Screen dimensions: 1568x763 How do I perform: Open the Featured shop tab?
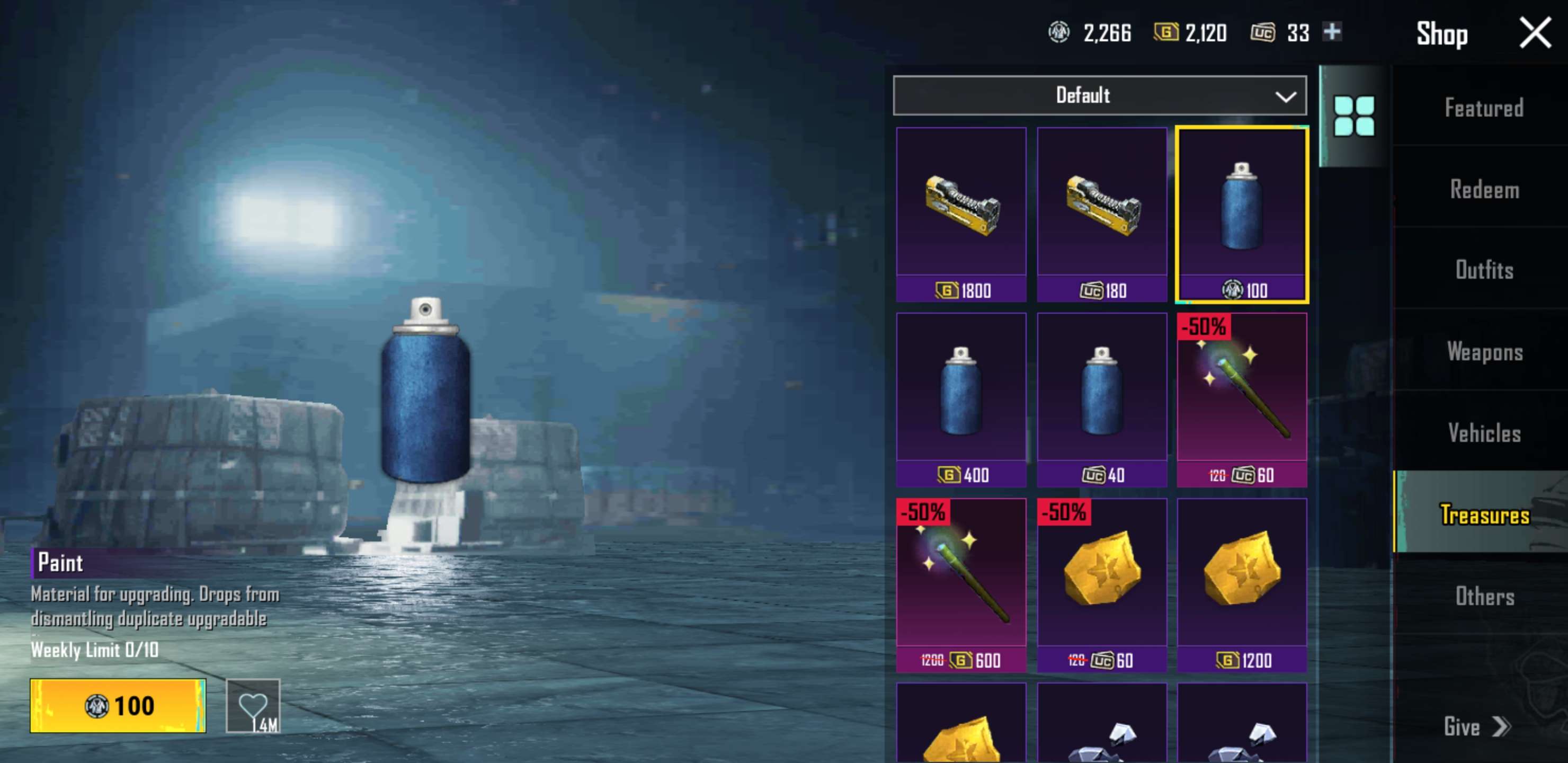[x=1485, y=108]
